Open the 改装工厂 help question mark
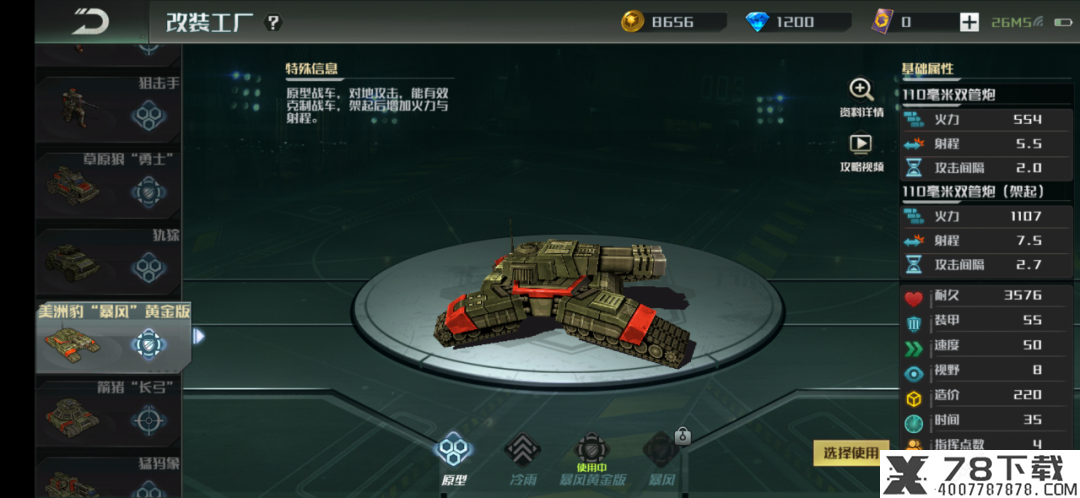The image size is (1080, 498). (274, 22)
